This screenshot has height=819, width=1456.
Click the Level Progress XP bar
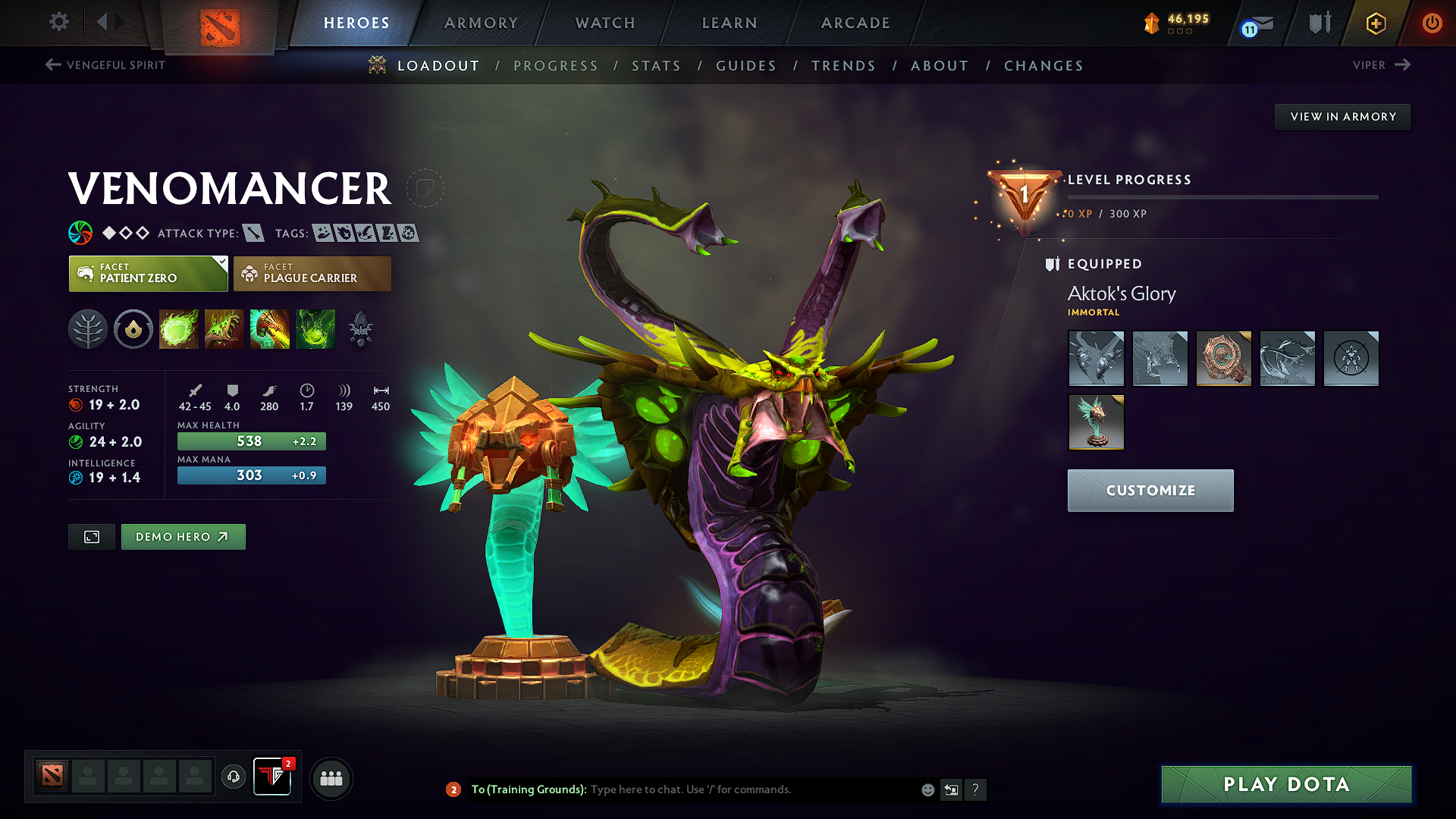(x=1221, y=196)
